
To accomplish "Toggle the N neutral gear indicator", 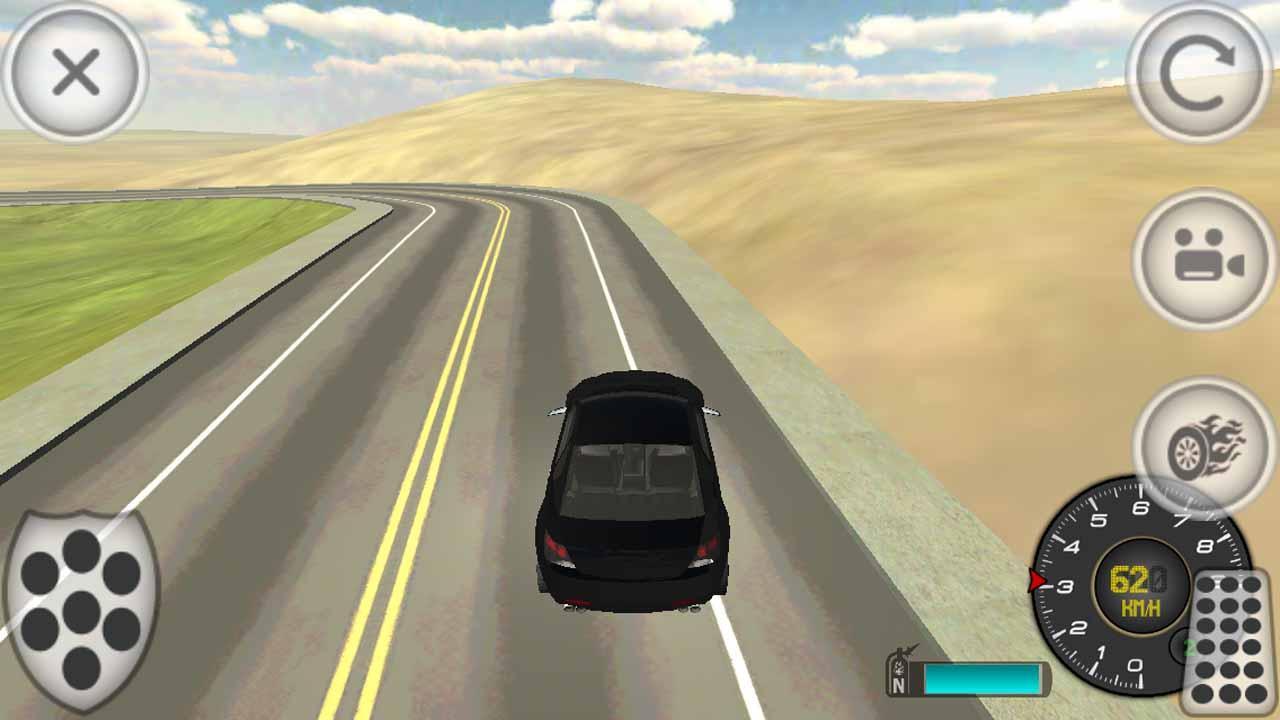I will pos(898,684).
